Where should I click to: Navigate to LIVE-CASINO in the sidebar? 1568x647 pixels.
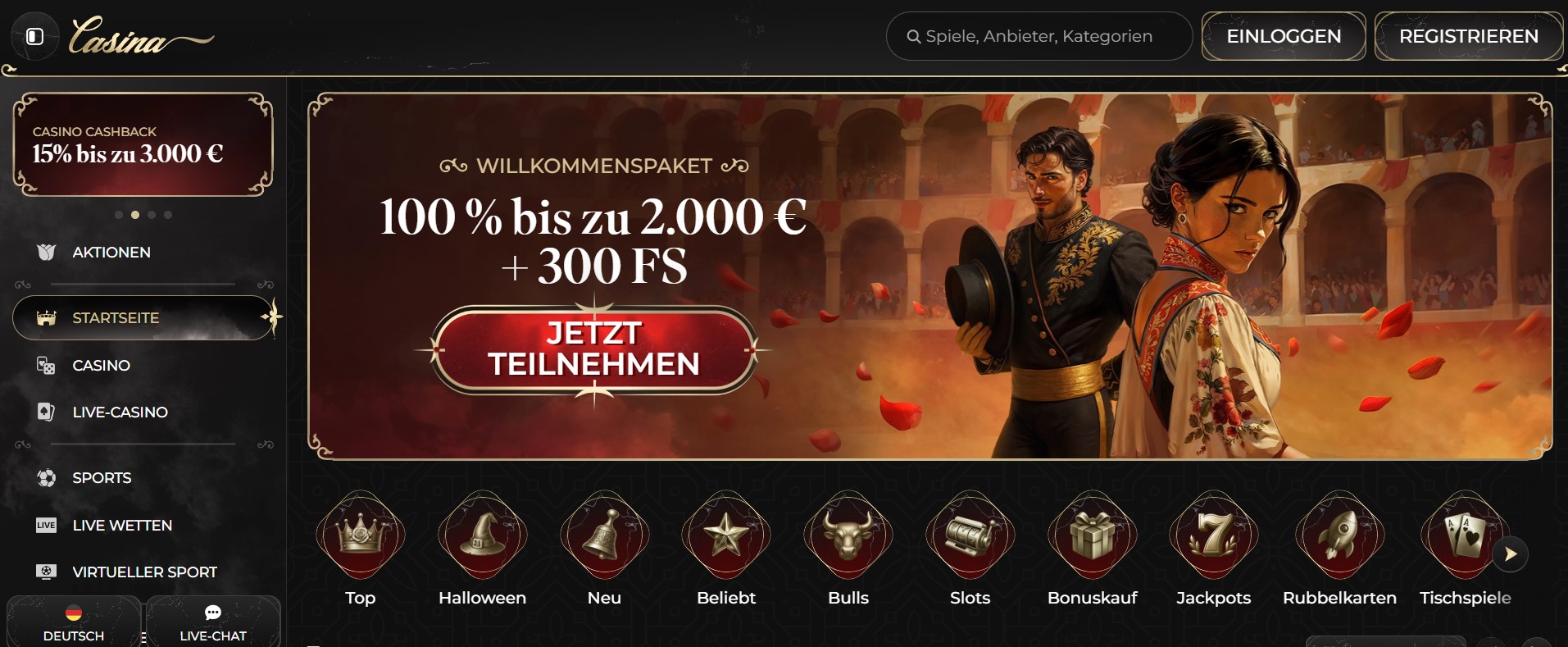click(x=119, y=412)
